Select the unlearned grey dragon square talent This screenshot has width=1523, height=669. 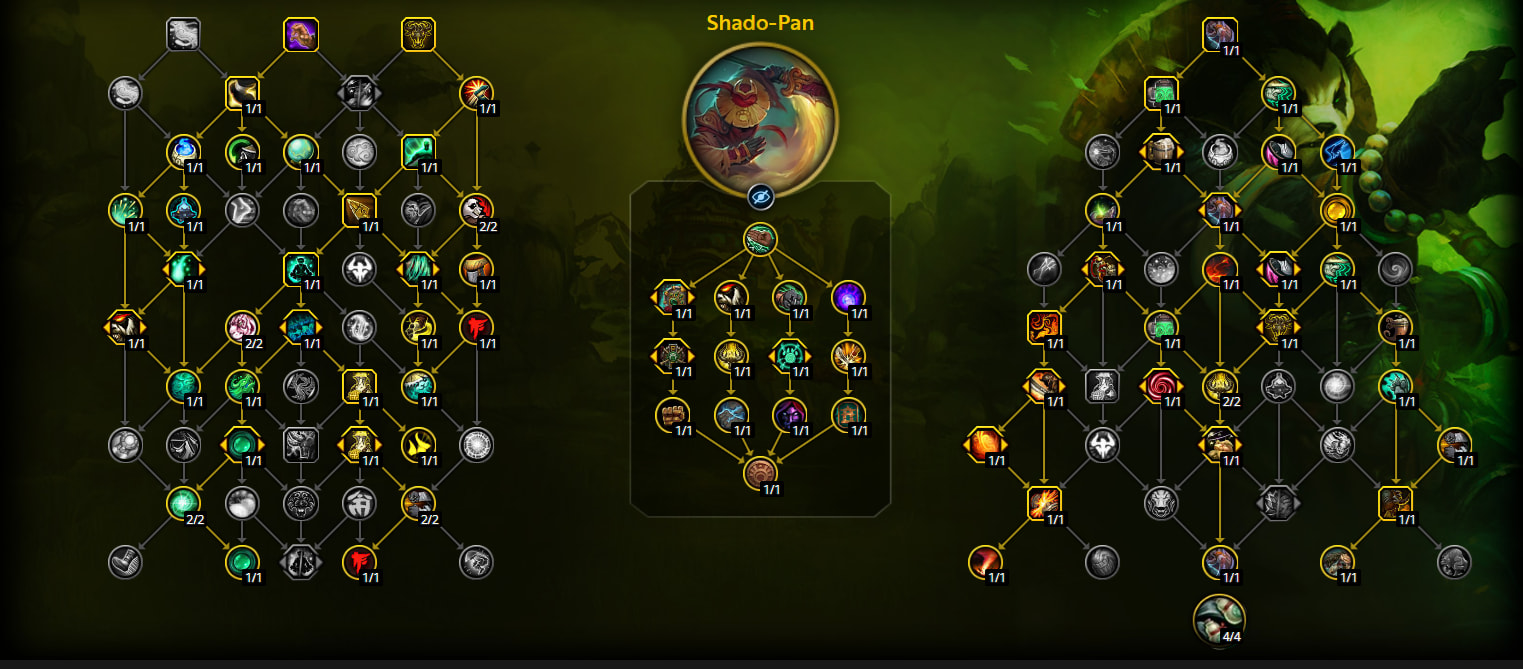(x=183, y=35)
